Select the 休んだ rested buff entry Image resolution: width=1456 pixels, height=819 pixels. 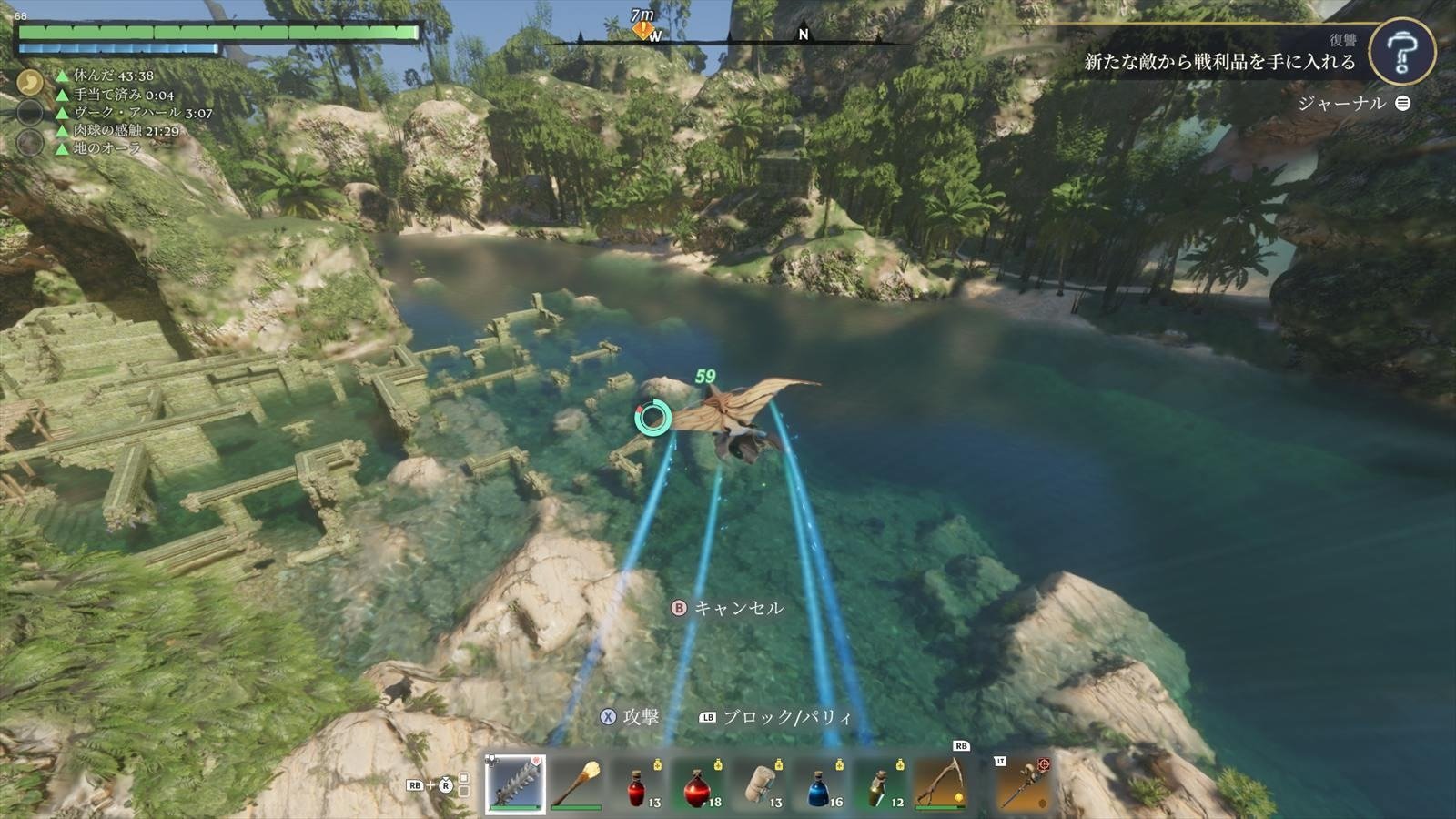coord(113,76)
